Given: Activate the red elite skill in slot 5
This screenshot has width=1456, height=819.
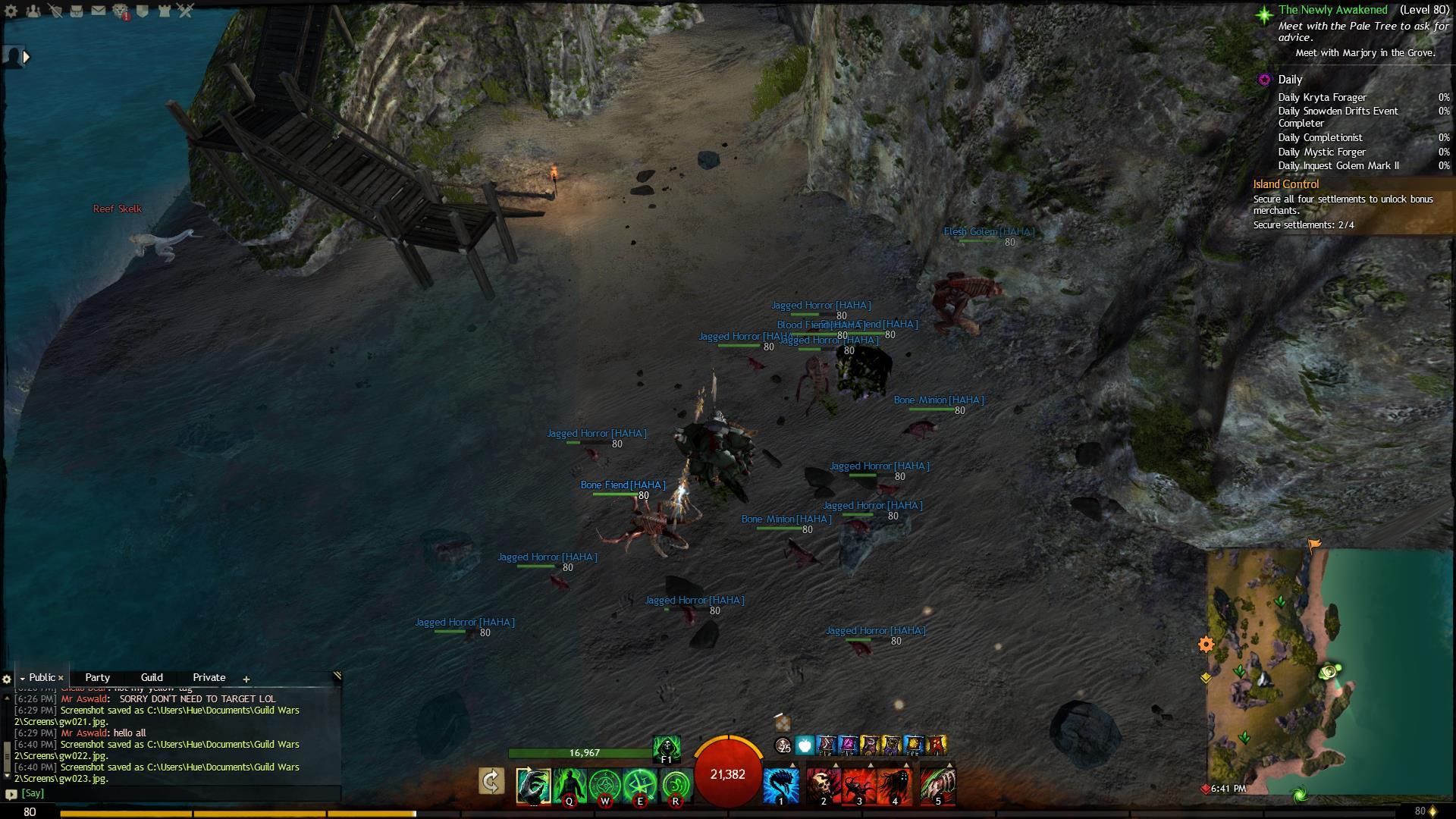Looking at the screenshot, I should (x=938, y=785).
